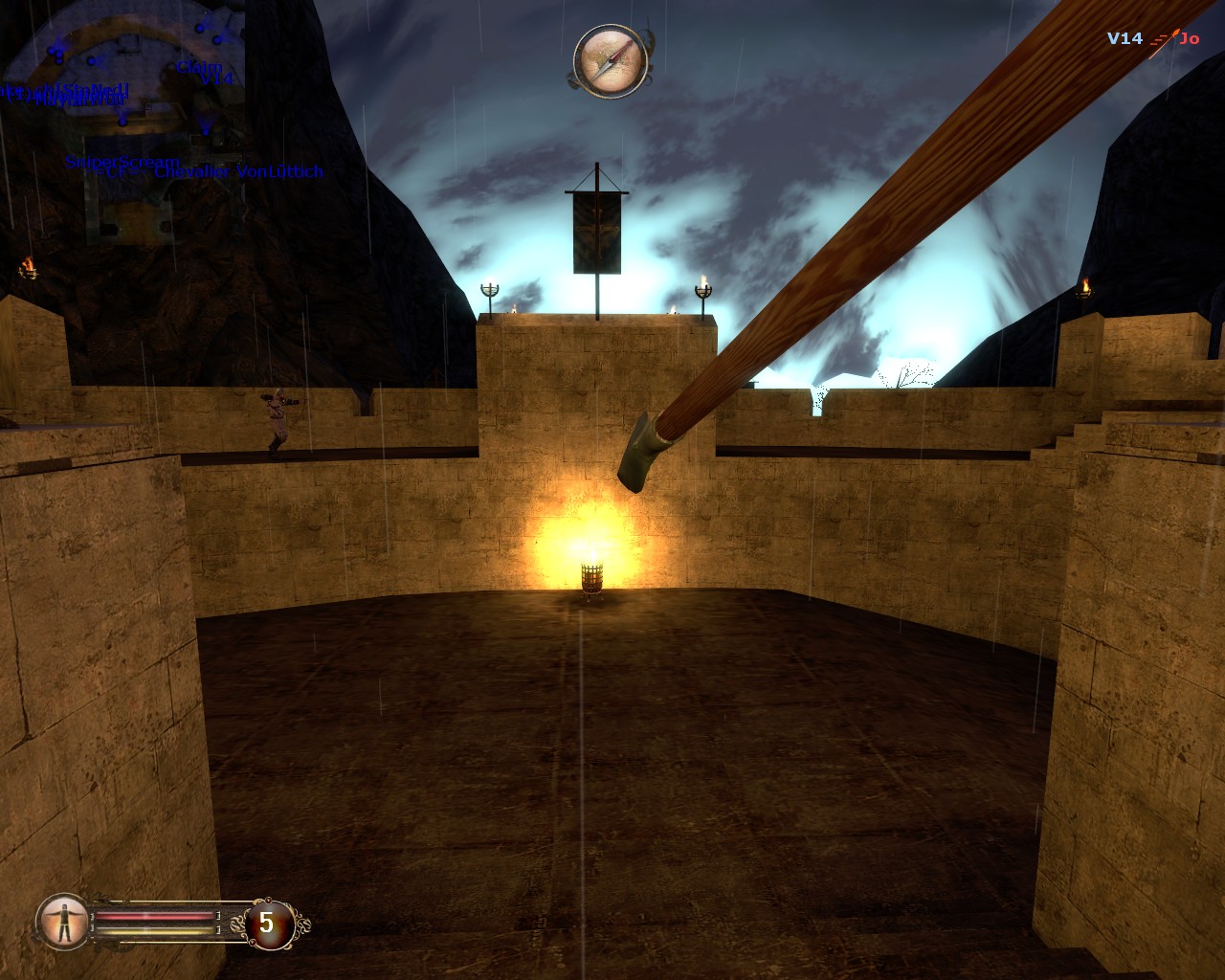1225x980 pixels.
Task: Click the round ammo counter orb
Action: pos(267,924)
